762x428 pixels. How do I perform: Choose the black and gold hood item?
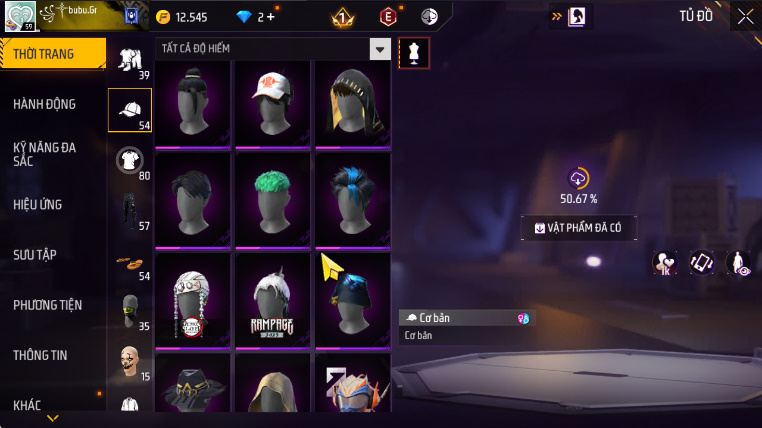pos(352,104)
